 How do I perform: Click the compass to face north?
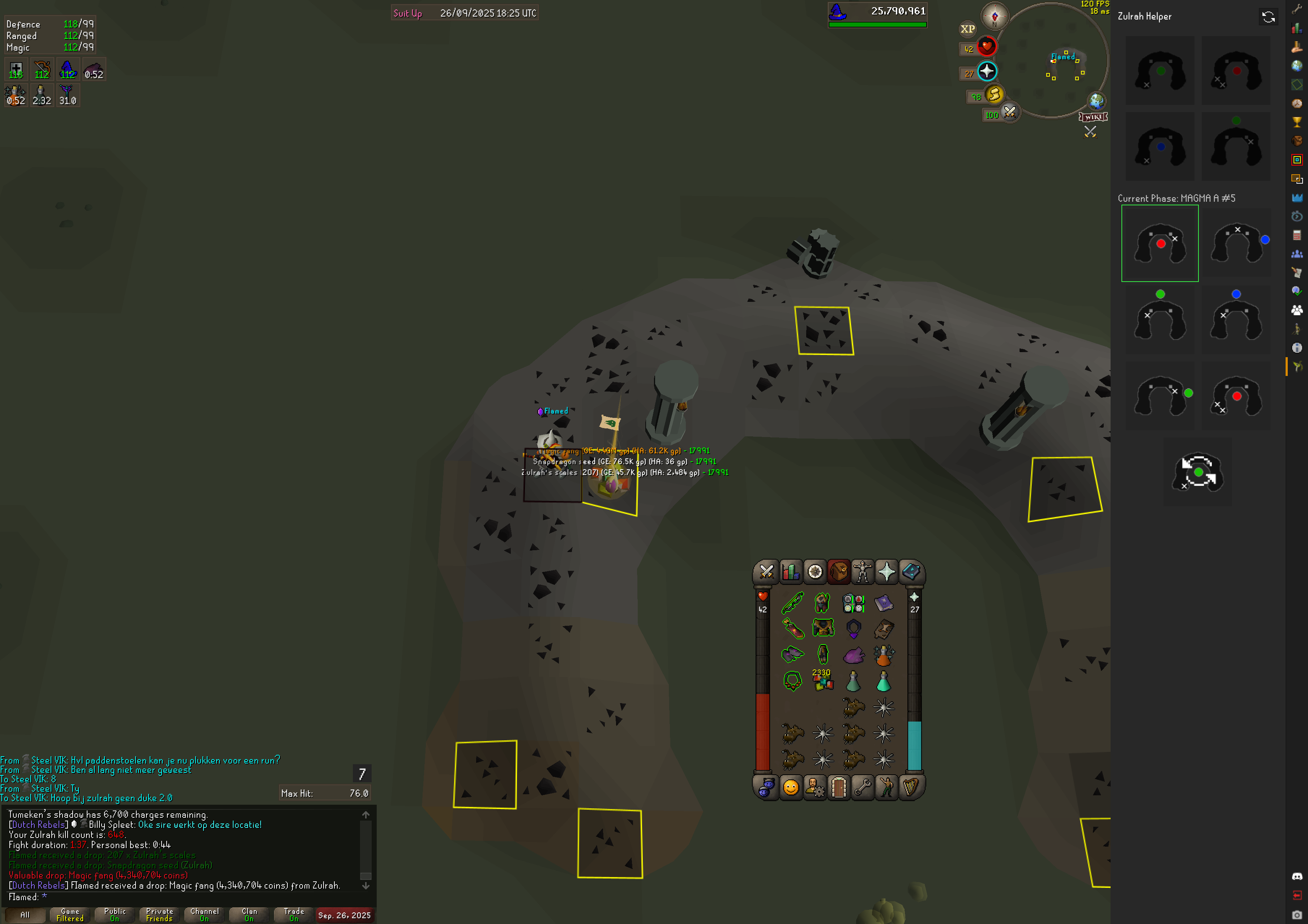pyautogui.click(x=995, y=17)
